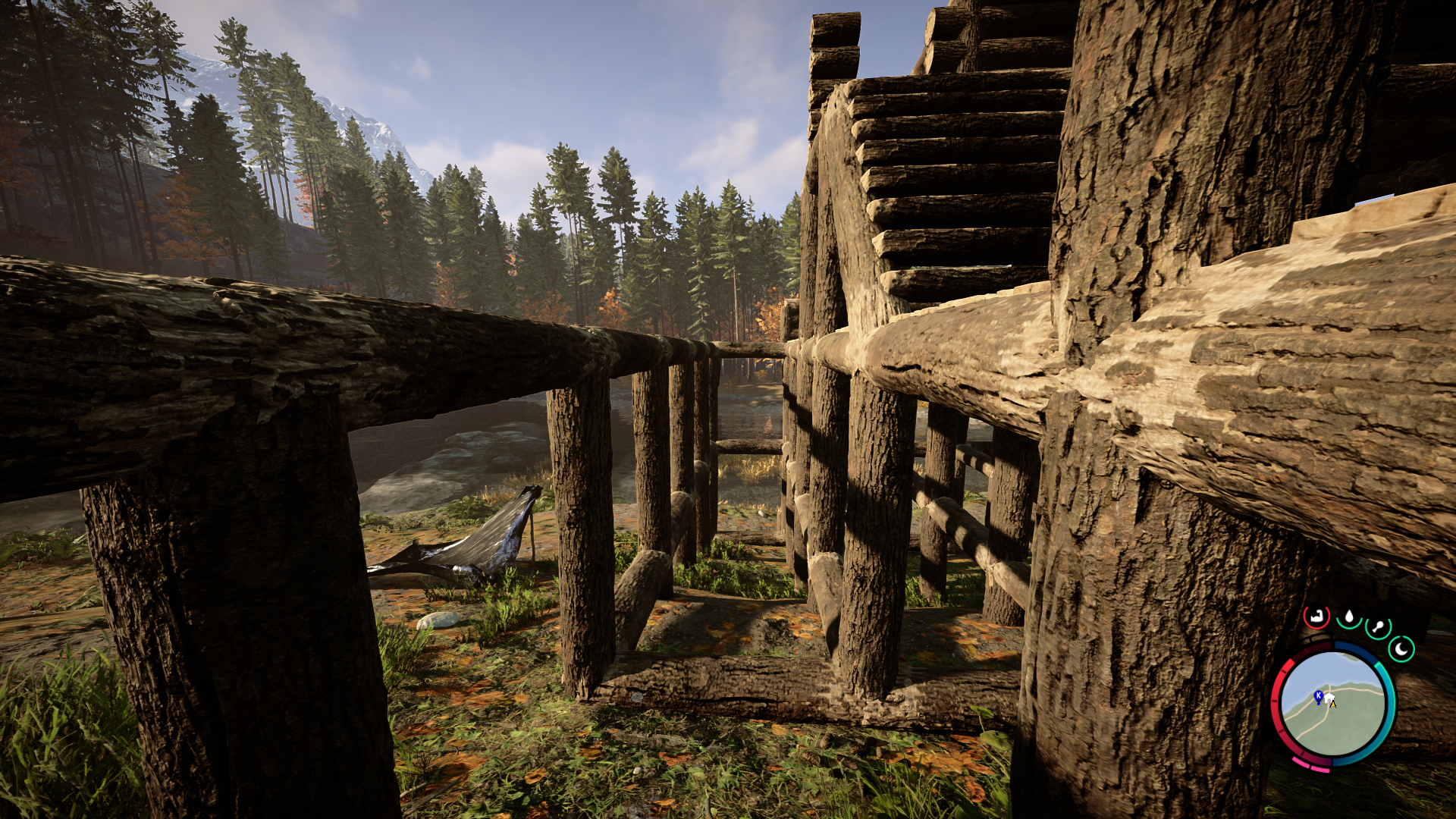Screen dimensions: 1456x819
Task: Select the drumstick hunger icon
Action: pos(1377,628)
